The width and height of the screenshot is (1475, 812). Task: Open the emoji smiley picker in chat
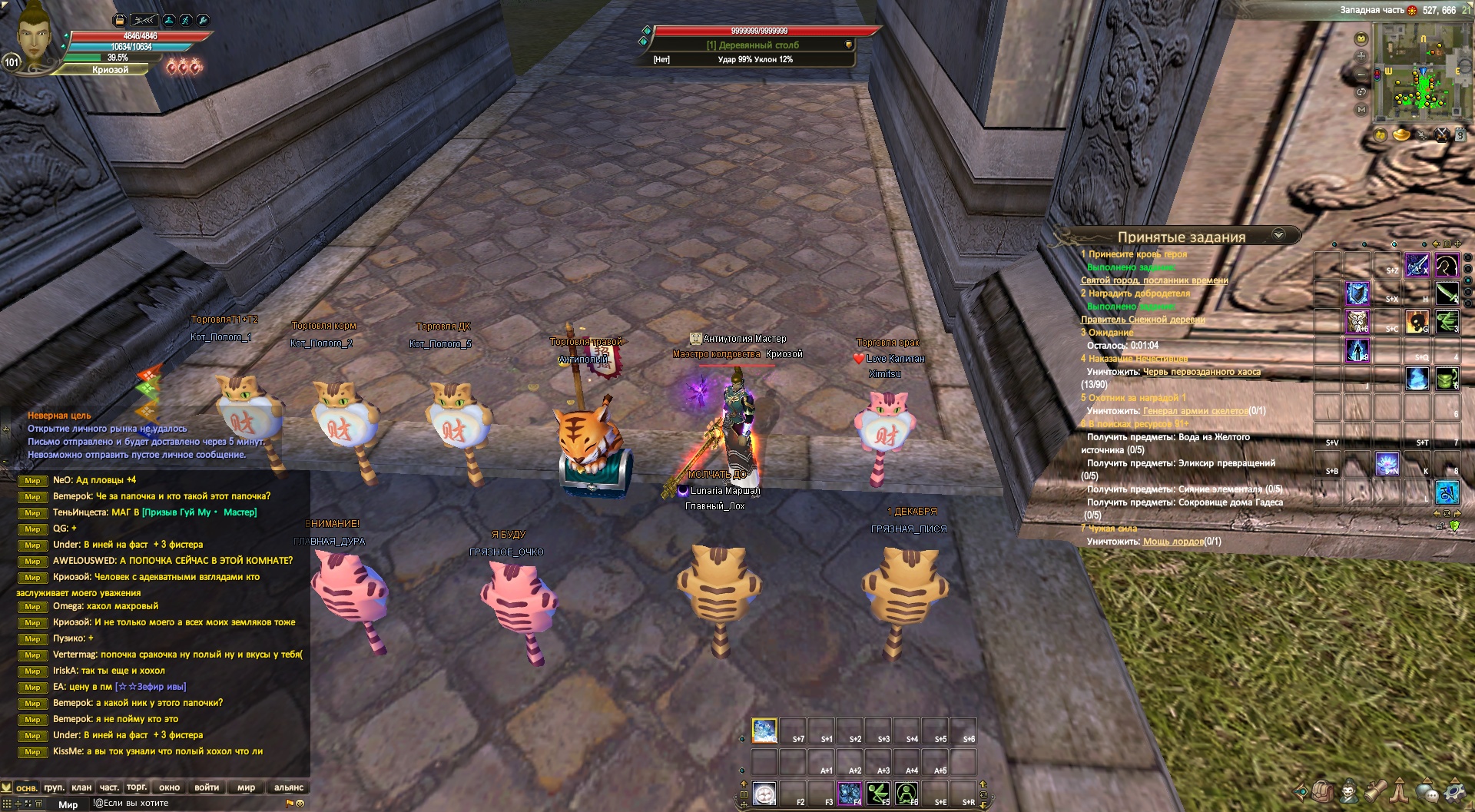pos(300,804)
